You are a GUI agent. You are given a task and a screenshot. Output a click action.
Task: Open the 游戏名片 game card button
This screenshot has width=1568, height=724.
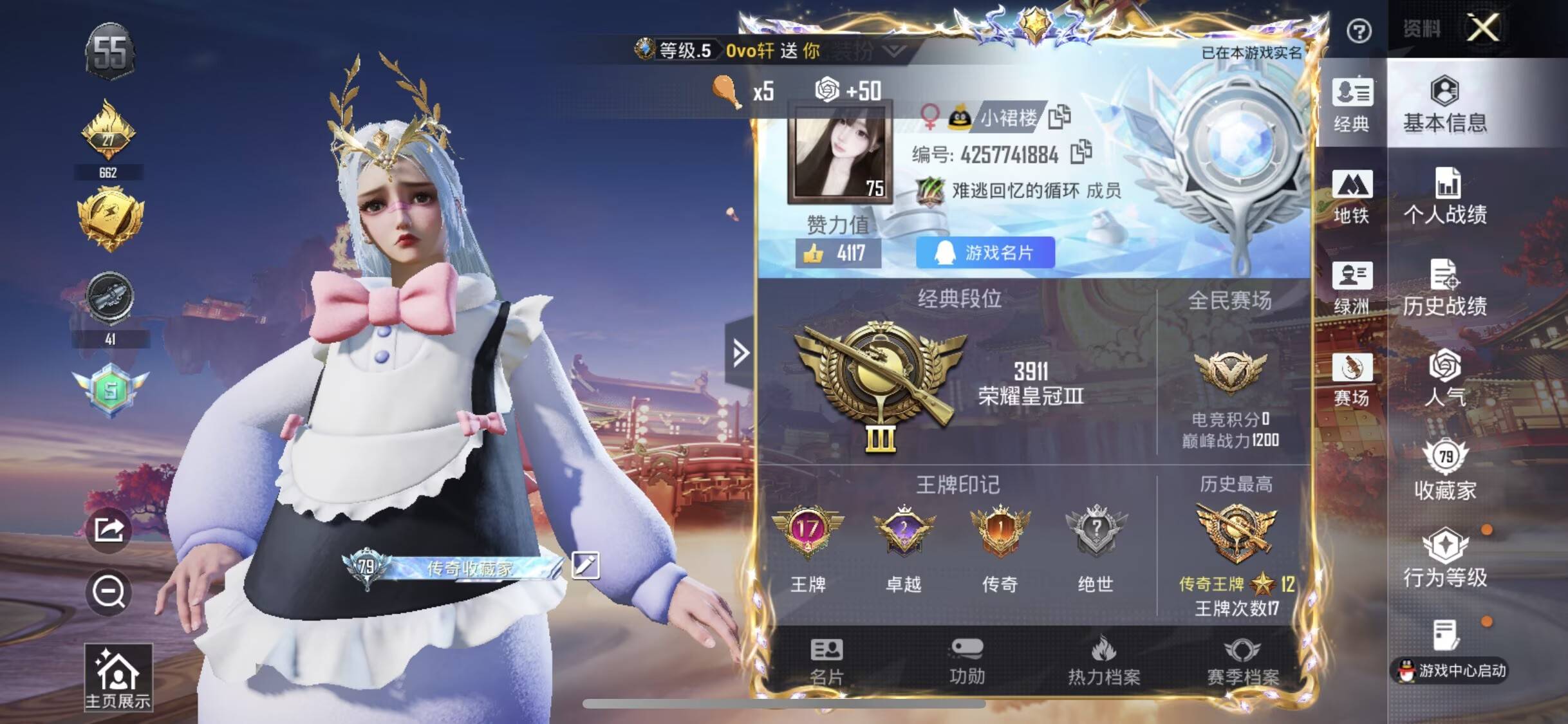click(985, 253)
